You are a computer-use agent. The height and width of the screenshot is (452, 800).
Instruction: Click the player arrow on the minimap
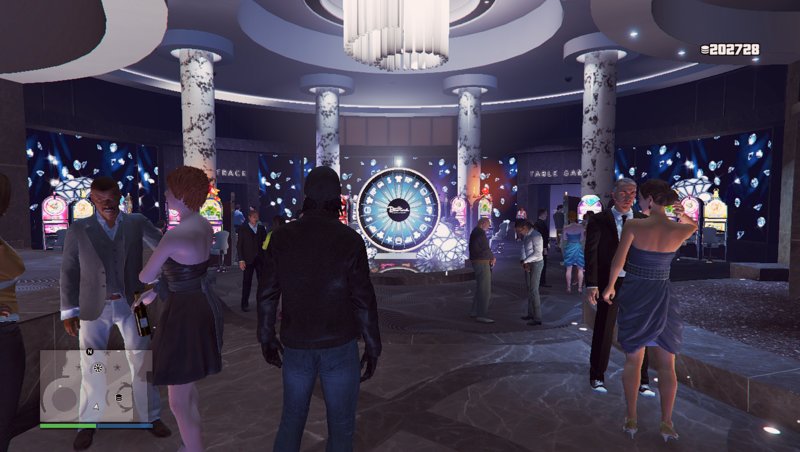tap(96, 407)
